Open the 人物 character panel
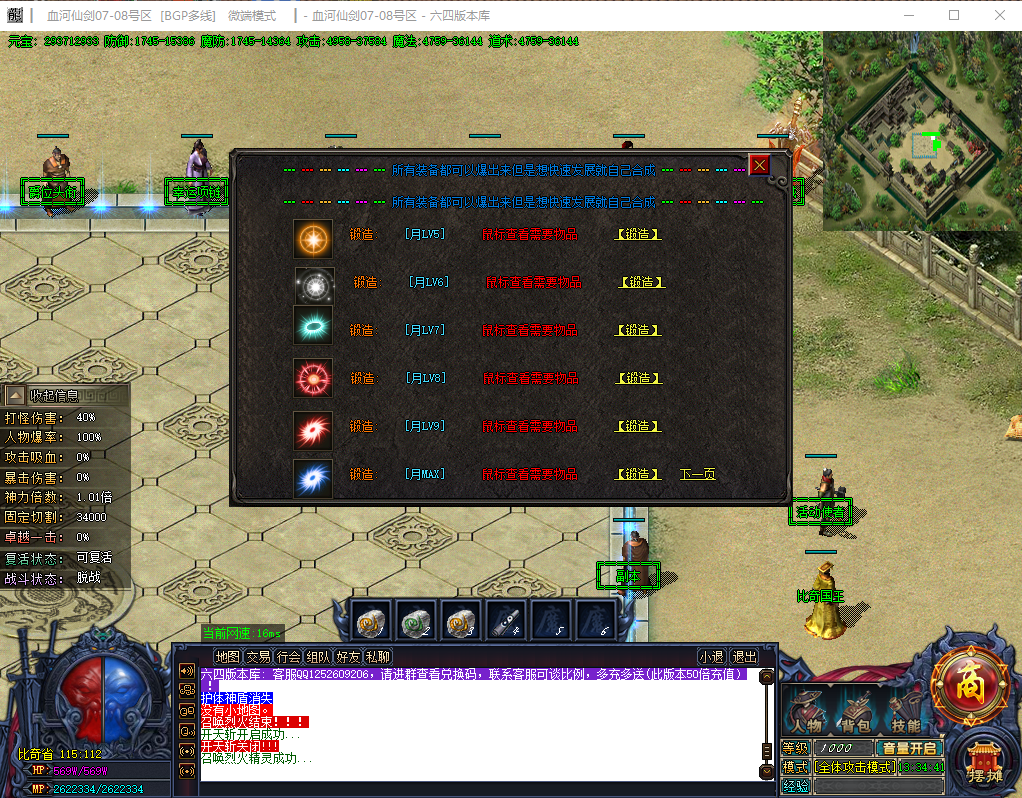This screenshot has width=1022, height=798. point(806,710)
